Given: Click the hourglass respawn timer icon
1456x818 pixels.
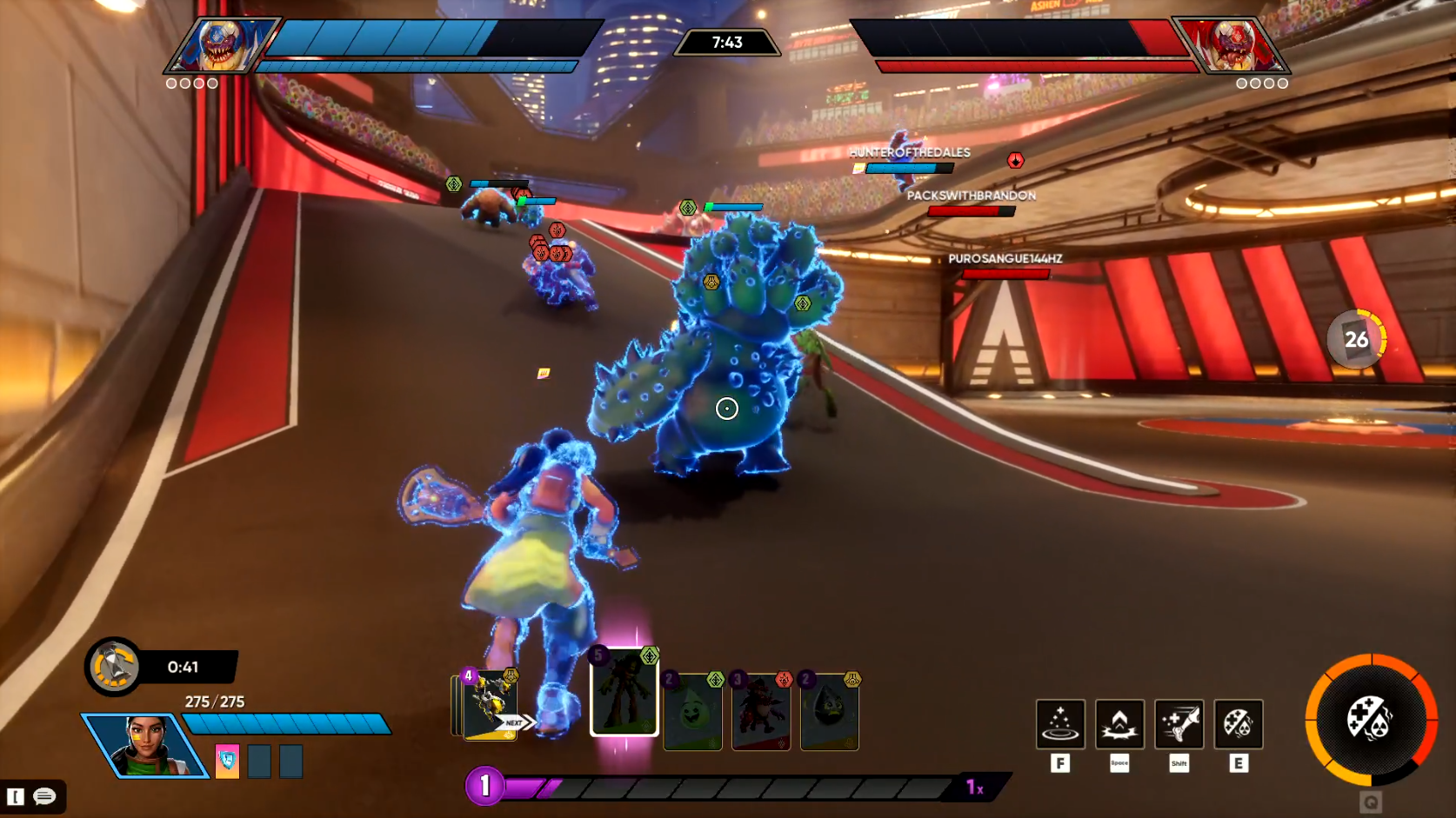Looking at the screenshot, I should [114, 667].
